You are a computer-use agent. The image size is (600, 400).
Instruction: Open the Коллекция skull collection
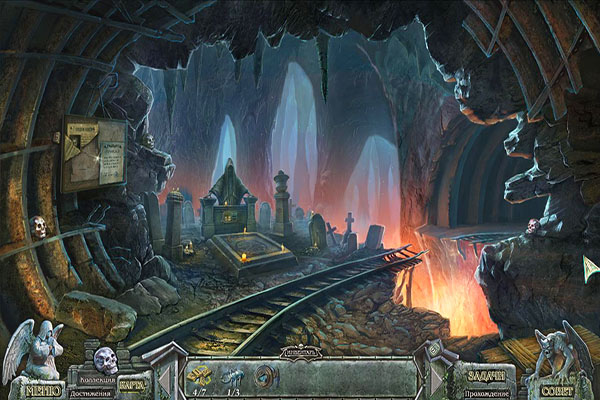coord(104,362)
